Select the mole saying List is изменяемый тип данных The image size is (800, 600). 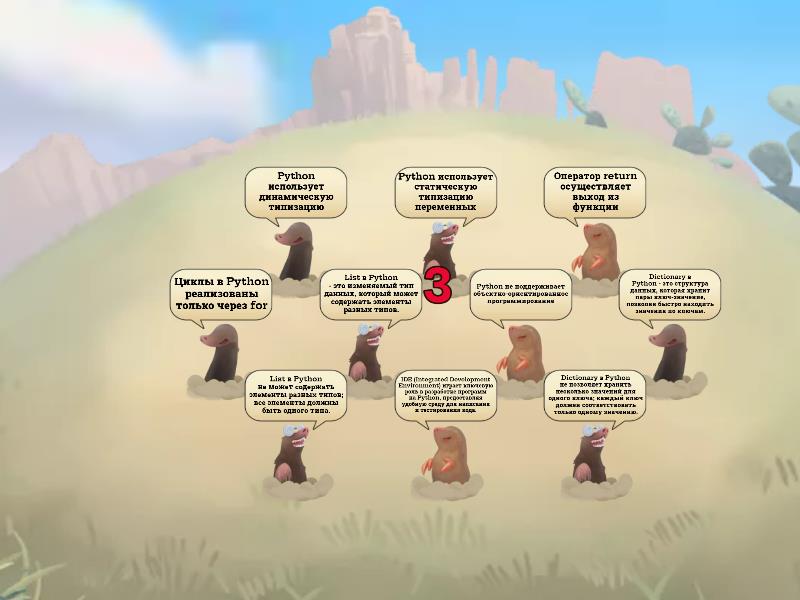pyautogui.click(x=367, y=352)
